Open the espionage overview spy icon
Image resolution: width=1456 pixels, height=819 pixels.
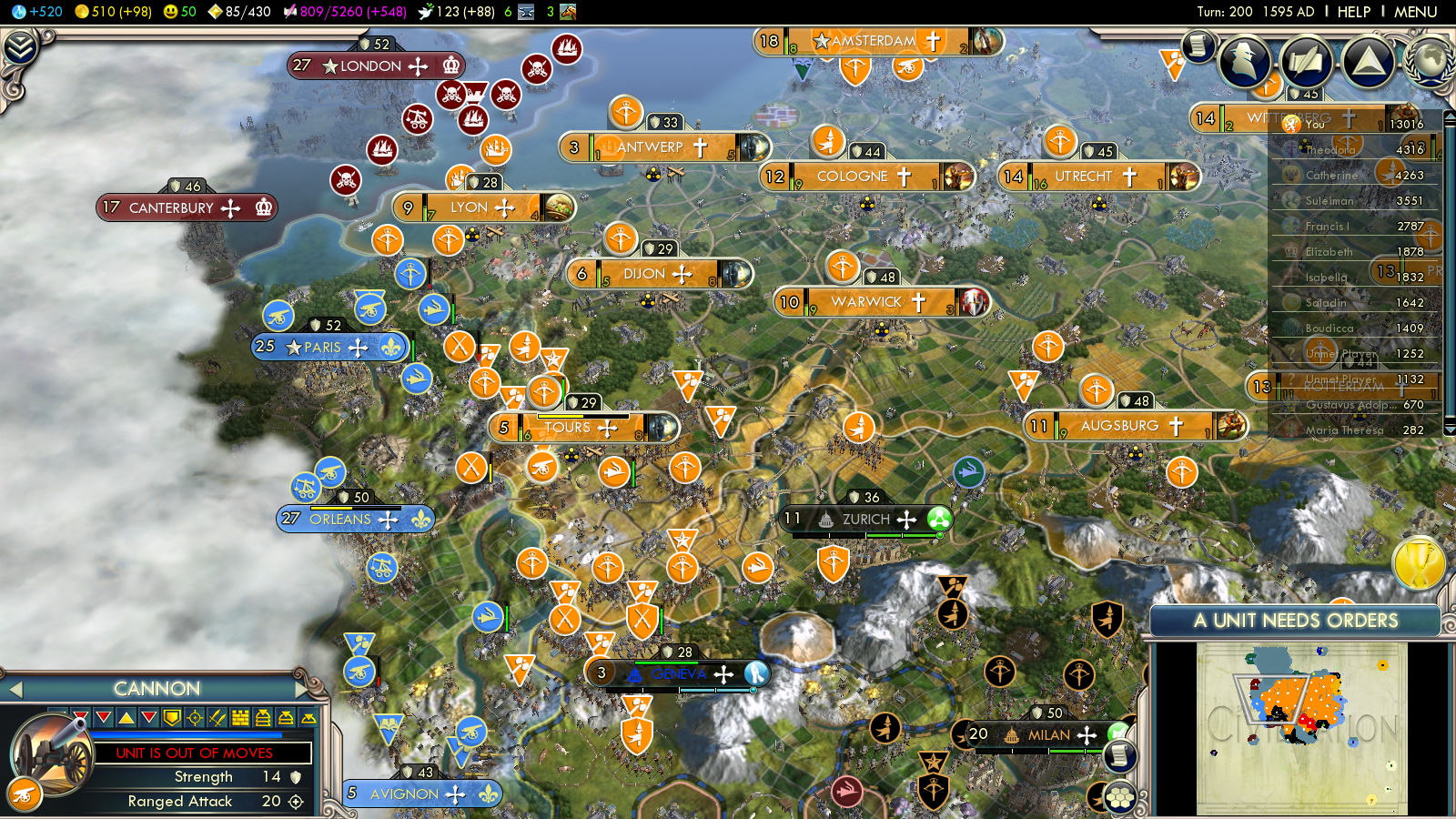1244,61
